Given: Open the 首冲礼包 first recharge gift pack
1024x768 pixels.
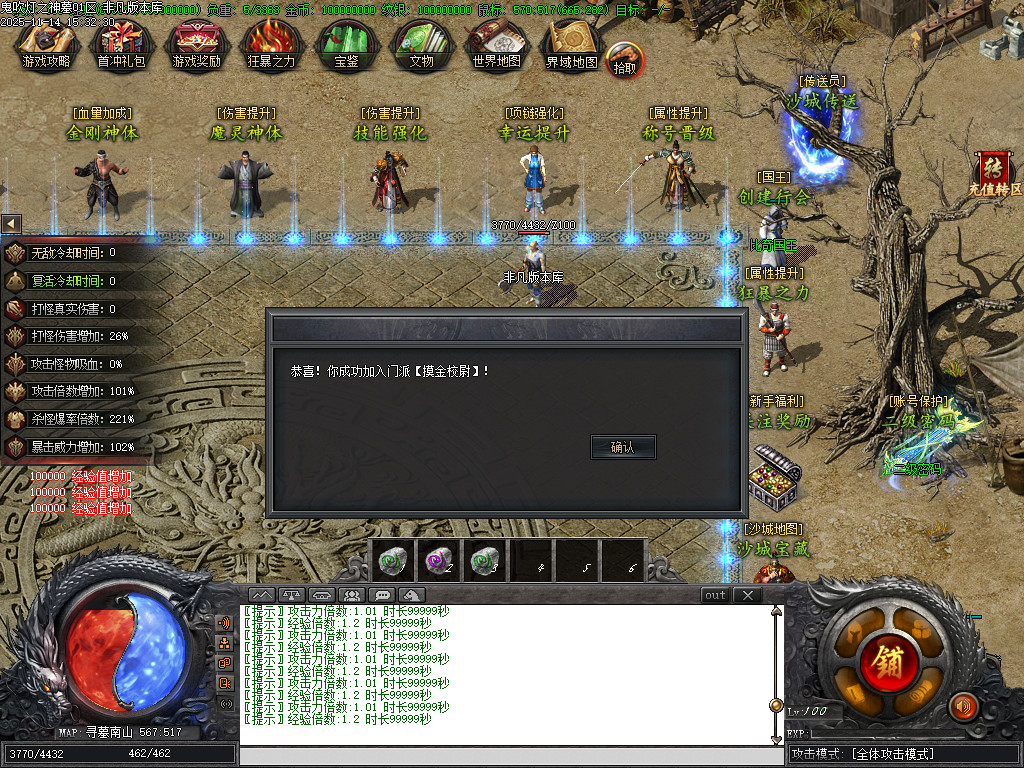Looking at the screenshot, I should 120,45.
